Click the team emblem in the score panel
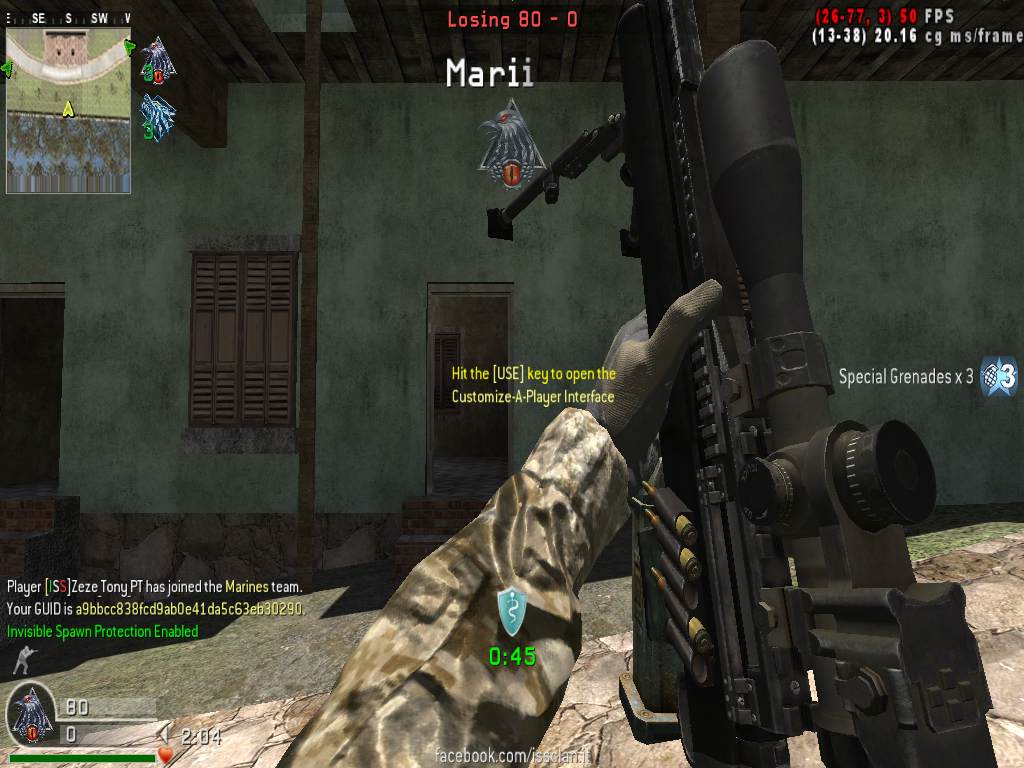1024x768 pixels. pyautogui.click(x=32, y=715)
